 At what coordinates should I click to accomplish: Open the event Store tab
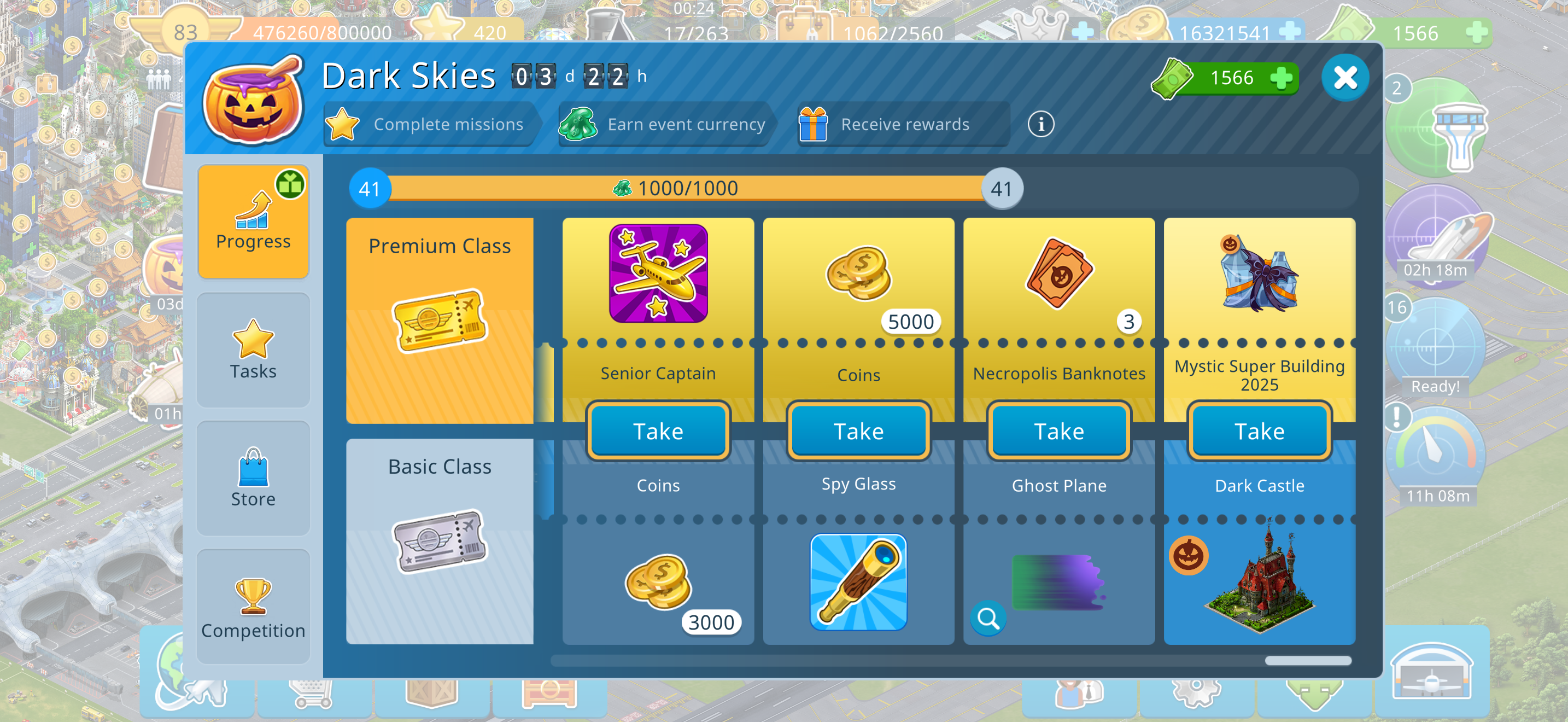click(253, 478)
